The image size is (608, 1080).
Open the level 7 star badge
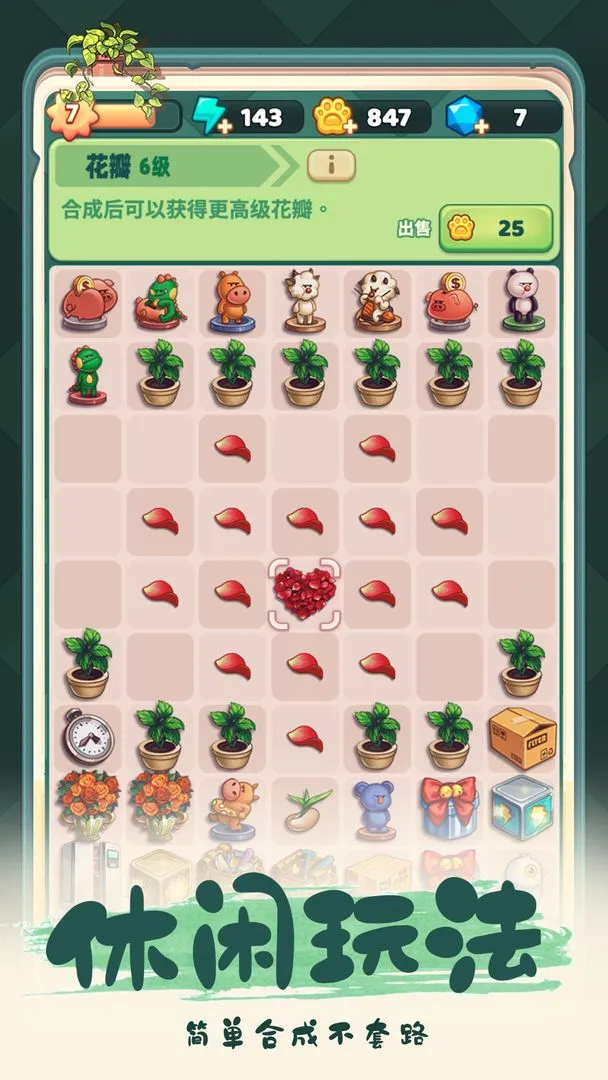pos(71,113)
